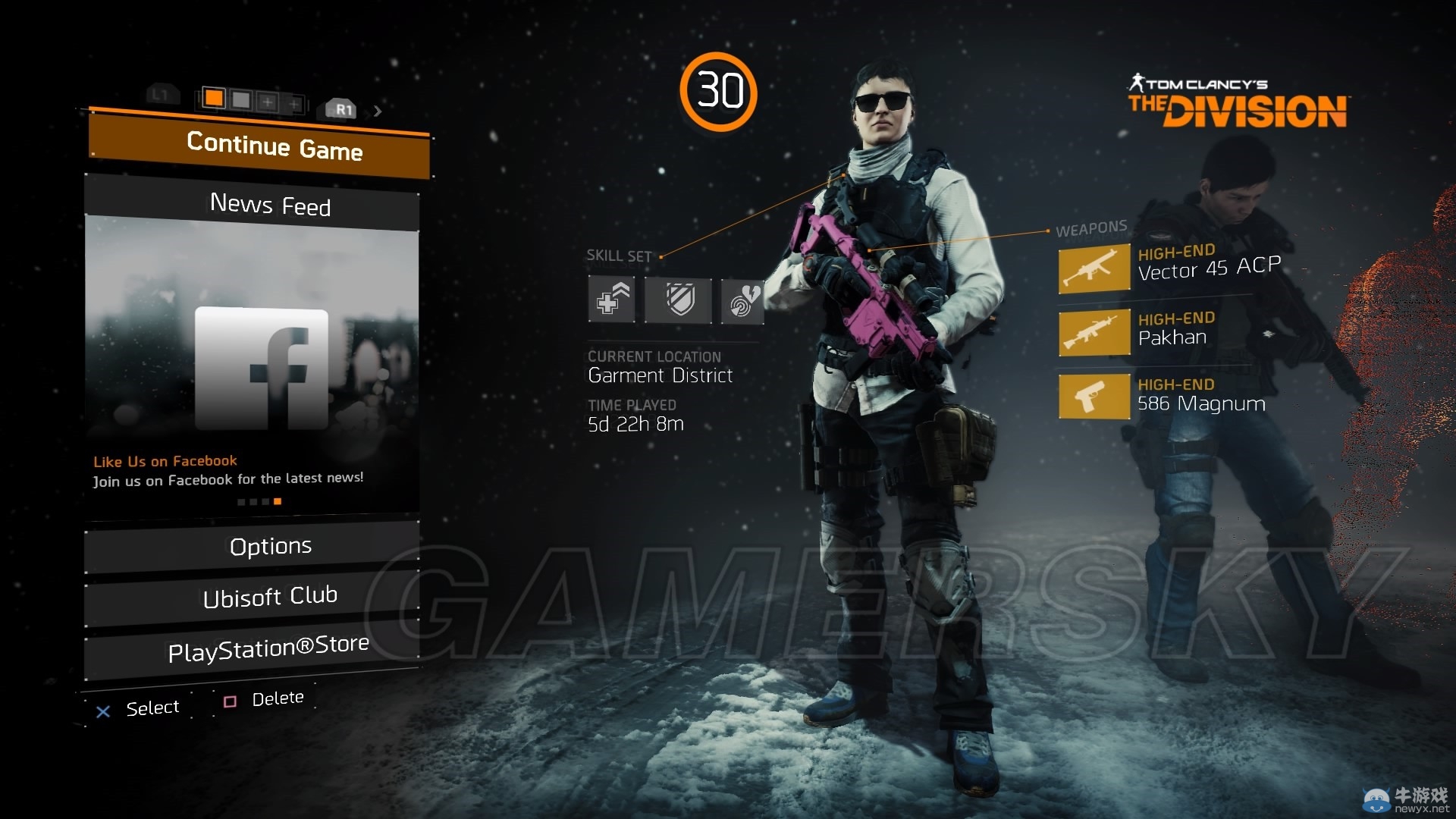Select the pulse heartbeat skill icon
The height and width of the screenshot is (819, 1456).
[742, 301]
